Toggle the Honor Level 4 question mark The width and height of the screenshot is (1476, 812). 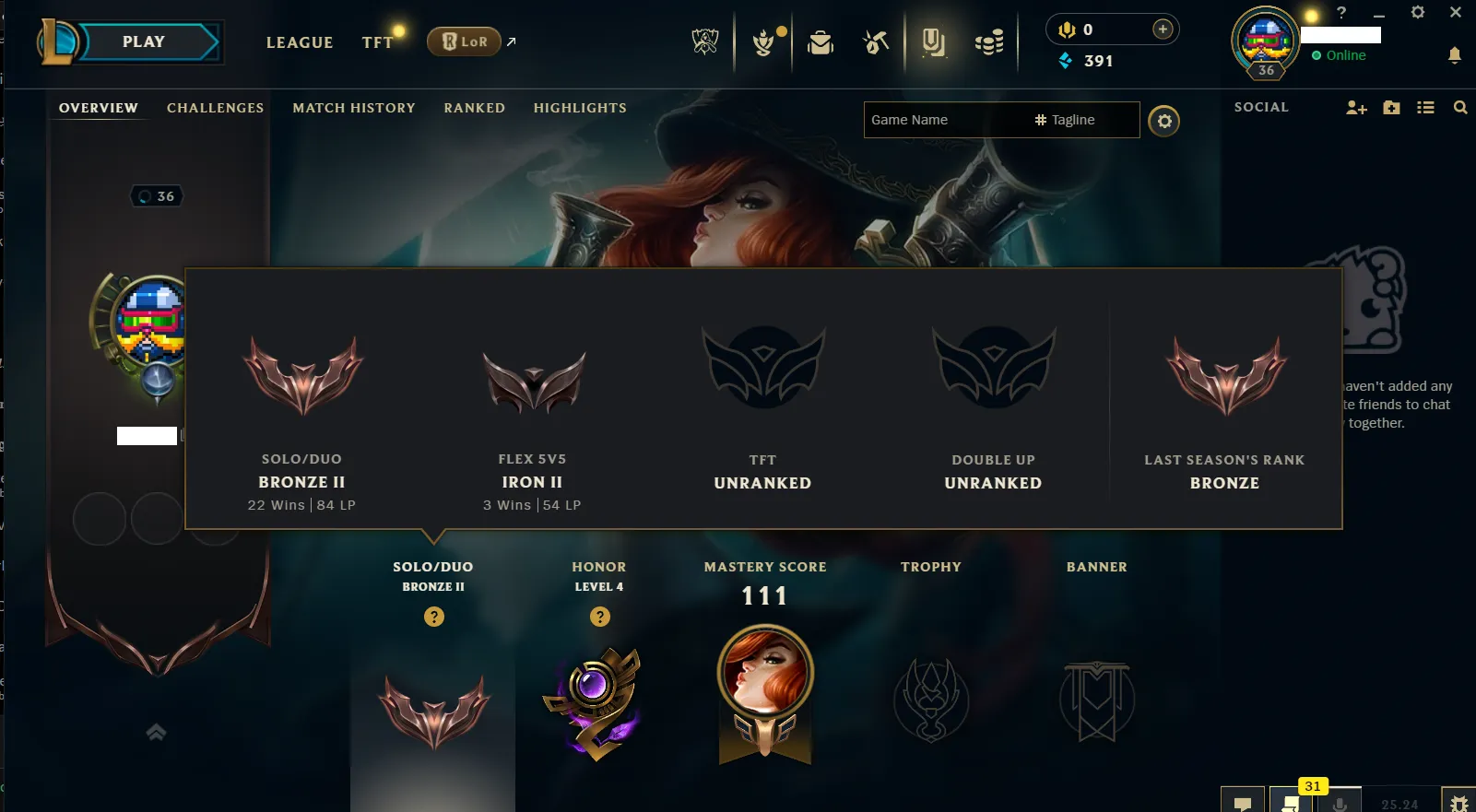600,617
